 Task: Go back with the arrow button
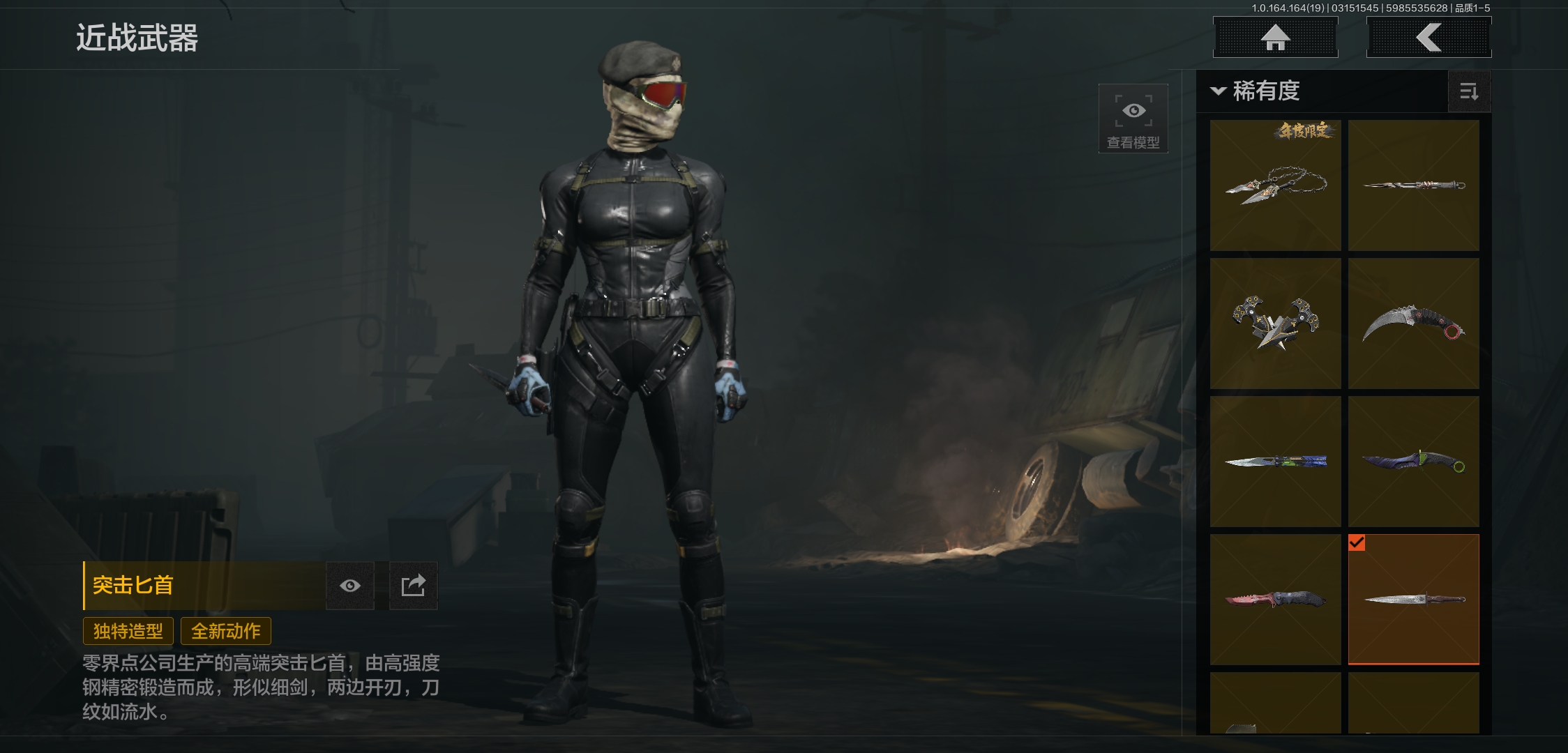(1428, 38)
